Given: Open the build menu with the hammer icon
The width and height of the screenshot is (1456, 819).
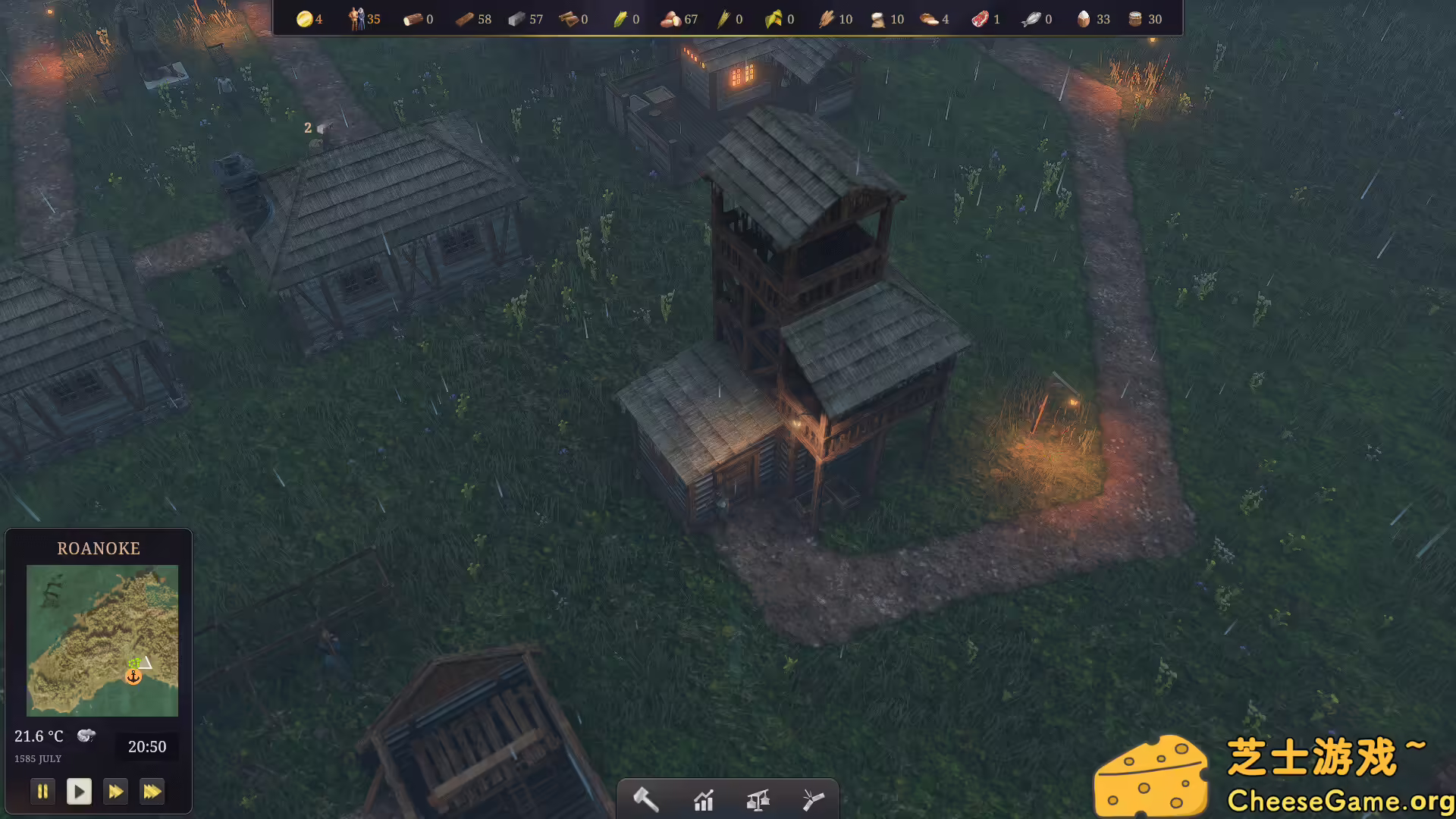Looking at the screenshot, I should pyautogui.click(x=645, y=799).
